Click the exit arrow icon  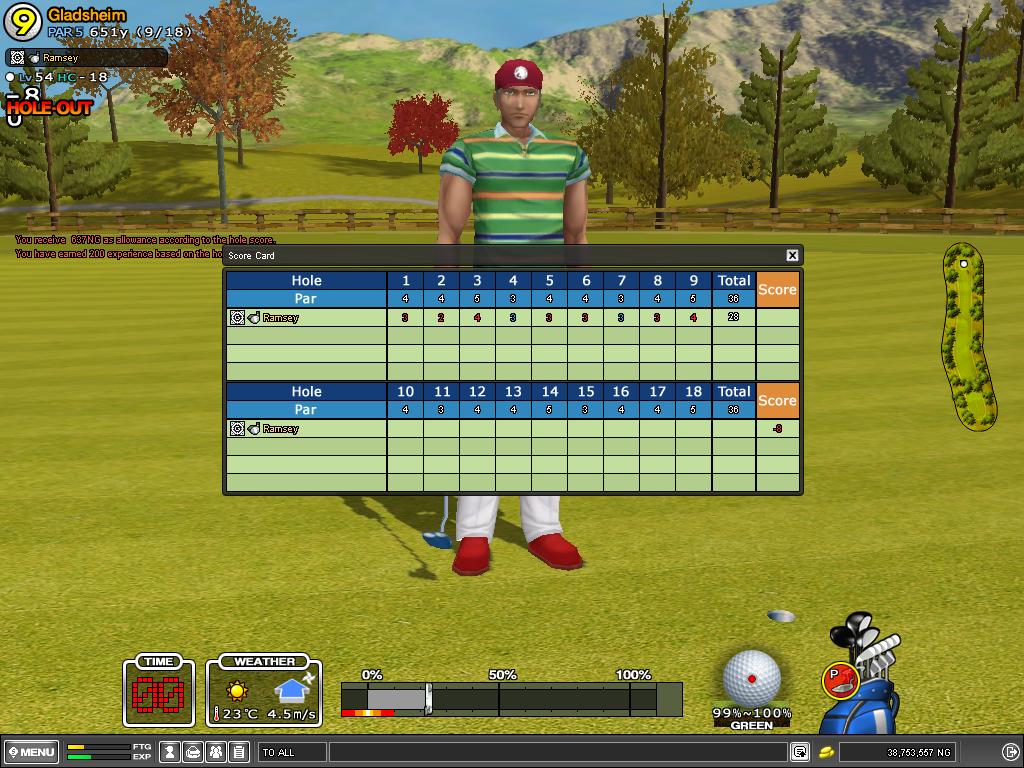1010,752
